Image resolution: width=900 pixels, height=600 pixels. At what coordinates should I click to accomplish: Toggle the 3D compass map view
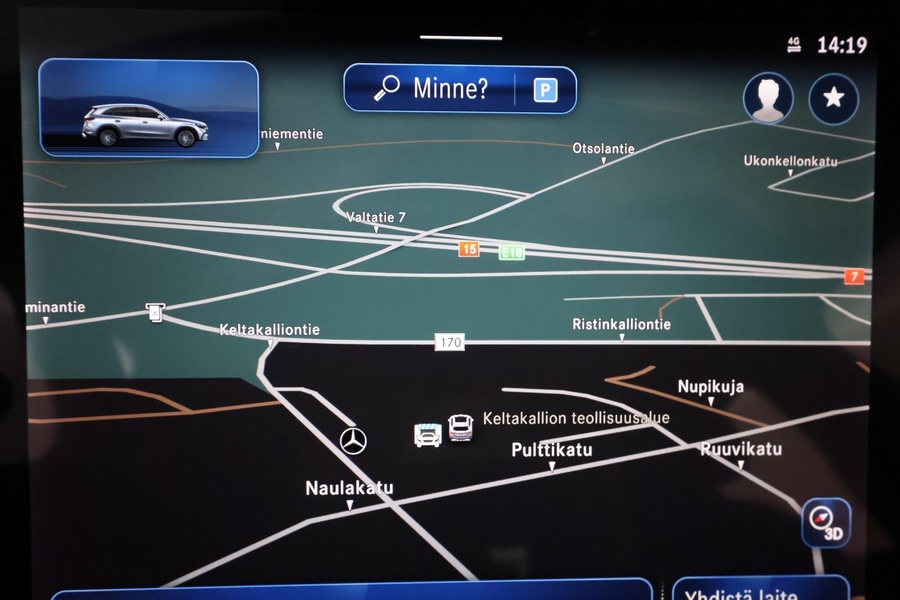coord(826,522)
